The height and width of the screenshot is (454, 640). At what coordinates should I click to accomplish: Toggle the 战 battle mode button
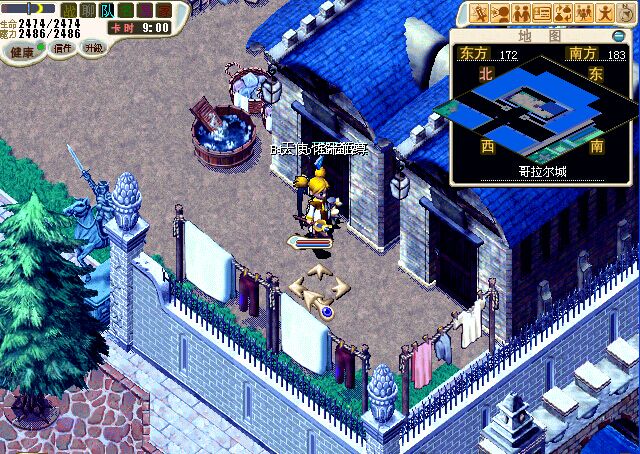70,10
